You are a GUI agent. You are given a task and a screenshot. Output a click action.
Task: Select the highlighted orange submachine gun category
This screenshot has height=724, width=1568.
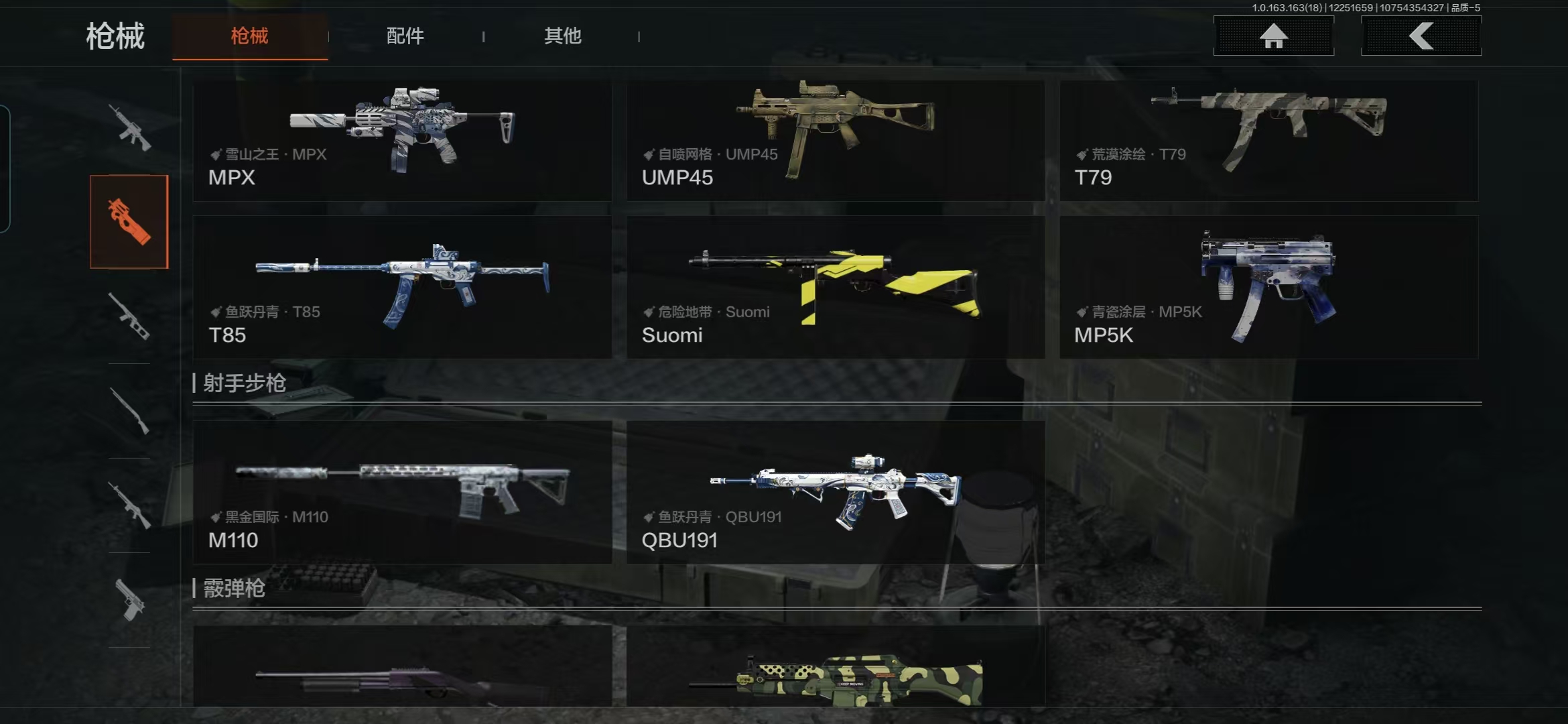point(129,222)
